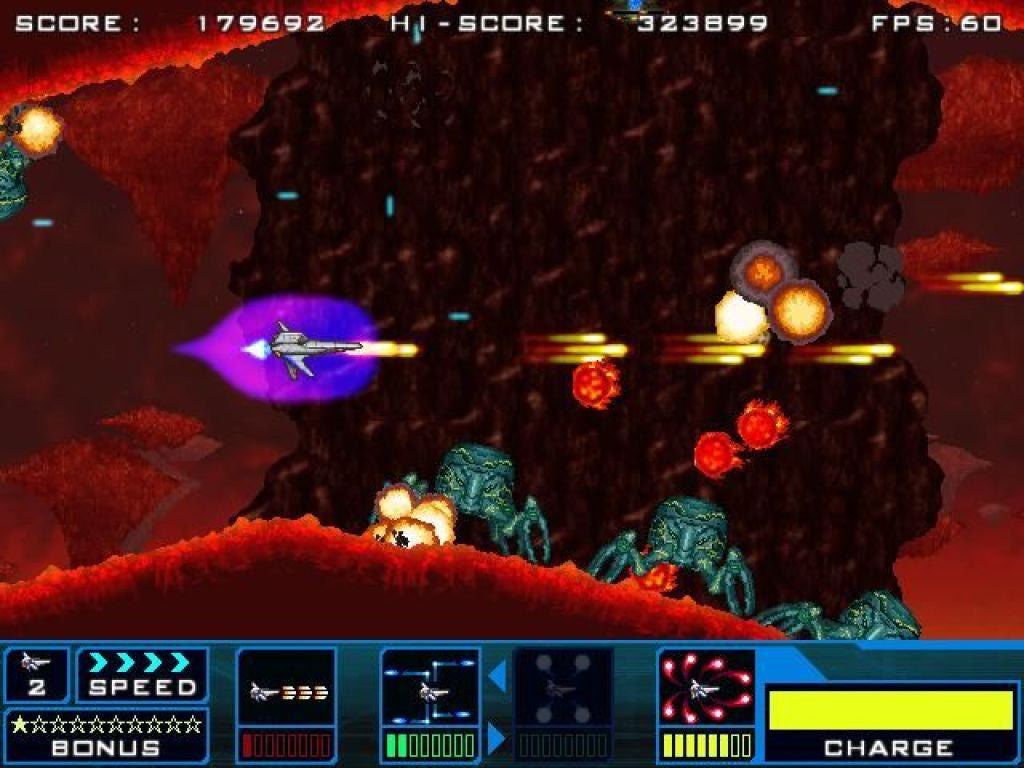Activate the red homing burst weapon icon

706,689
